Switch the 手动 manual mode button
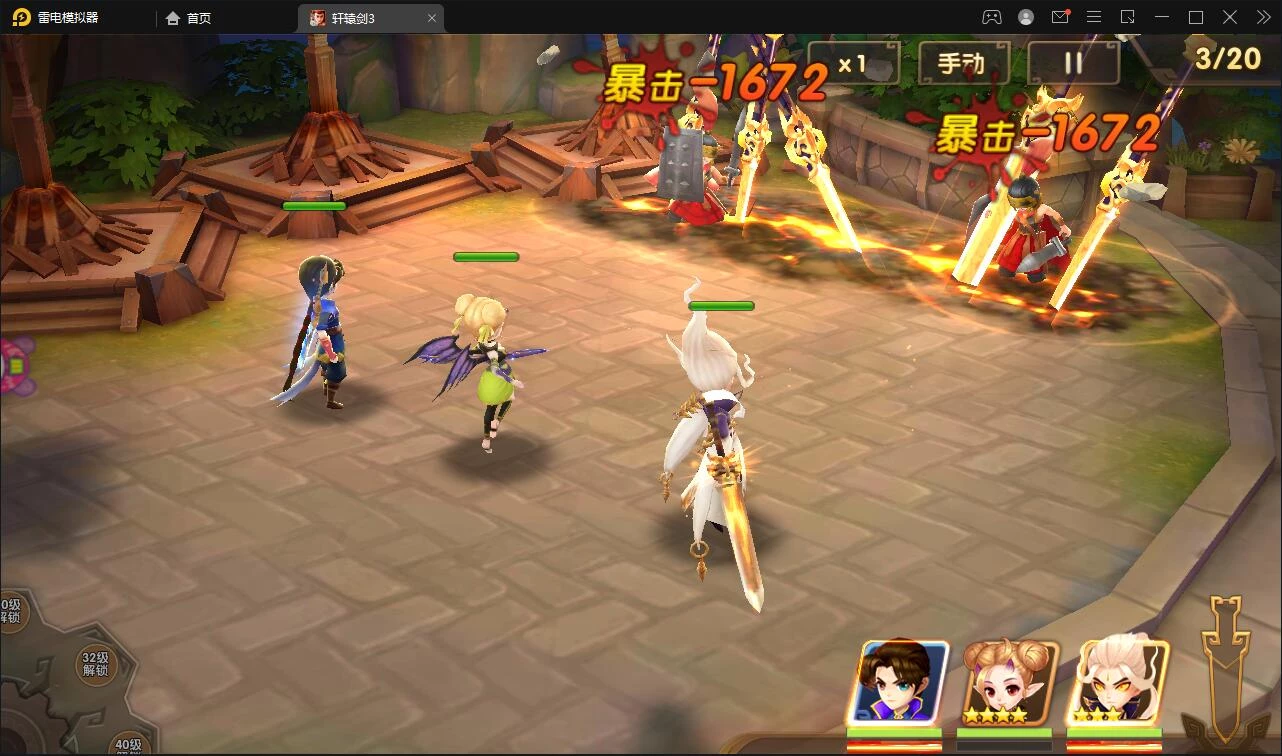Image resolution: width=1282 pixels, height=756 pixels. (963, 64)
